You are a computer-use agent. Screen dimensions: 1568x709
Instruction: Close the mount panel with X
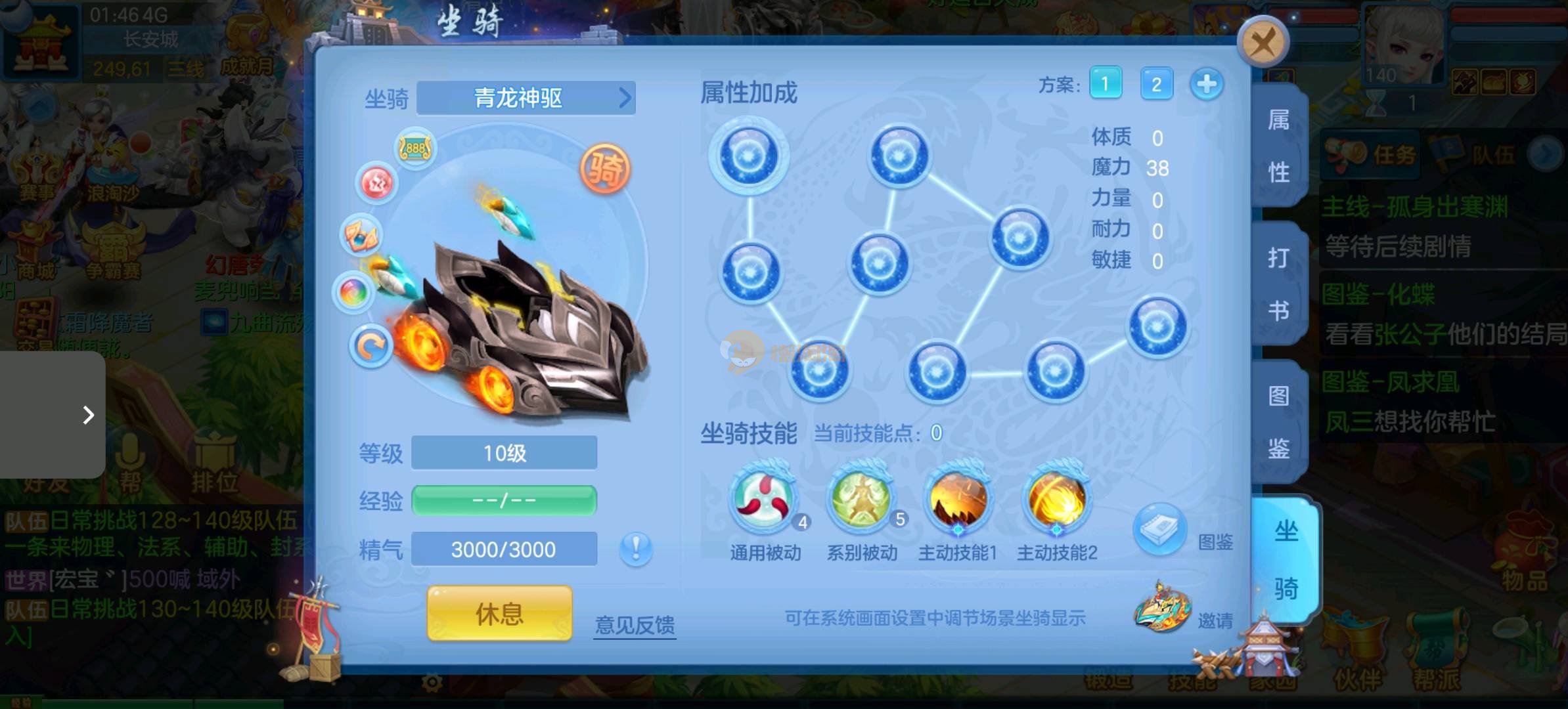(x=1262, y=43)
